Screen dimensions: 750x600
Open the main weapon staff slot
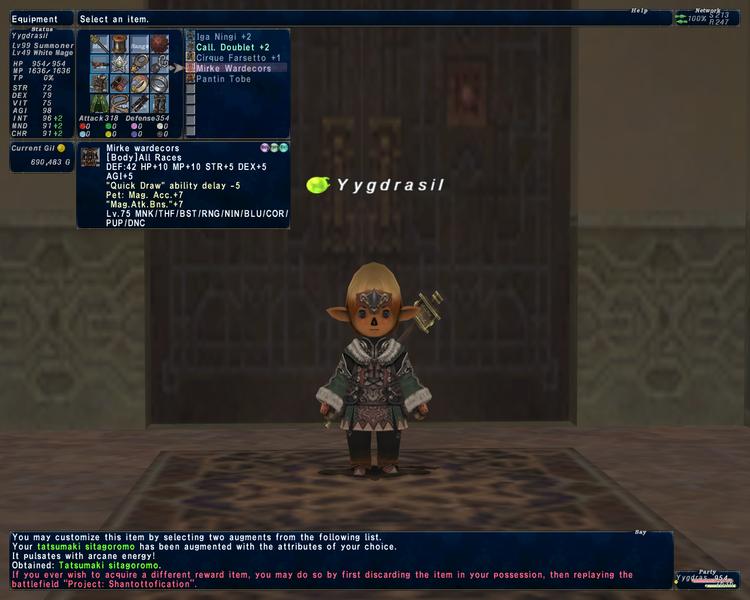point(99,44)
